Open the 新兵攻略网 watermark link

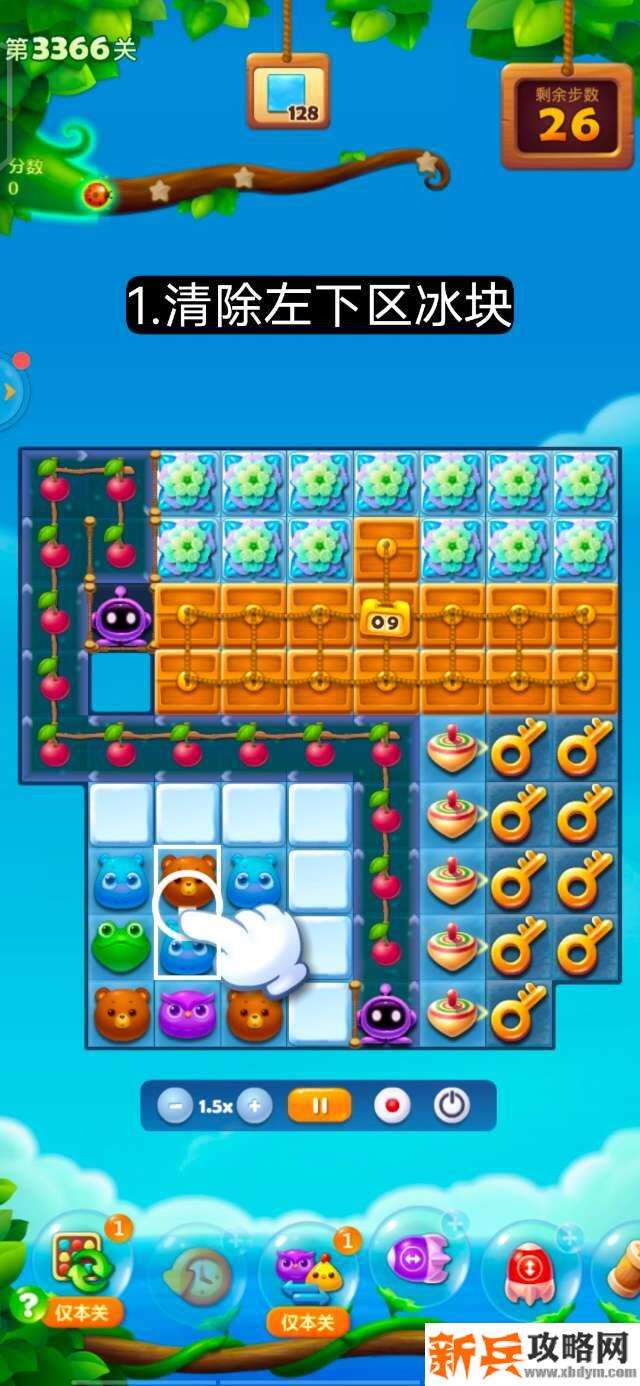pos(532,1355)
